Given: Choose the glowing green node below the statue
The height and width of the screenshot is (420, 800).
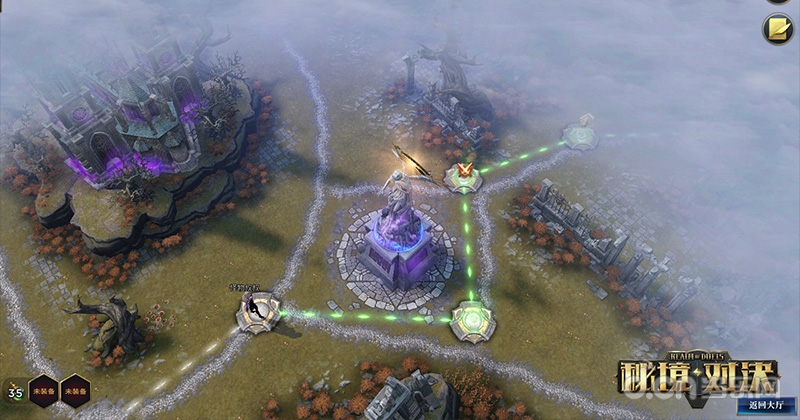Looking at the screenshot, I should click(470, 320).
